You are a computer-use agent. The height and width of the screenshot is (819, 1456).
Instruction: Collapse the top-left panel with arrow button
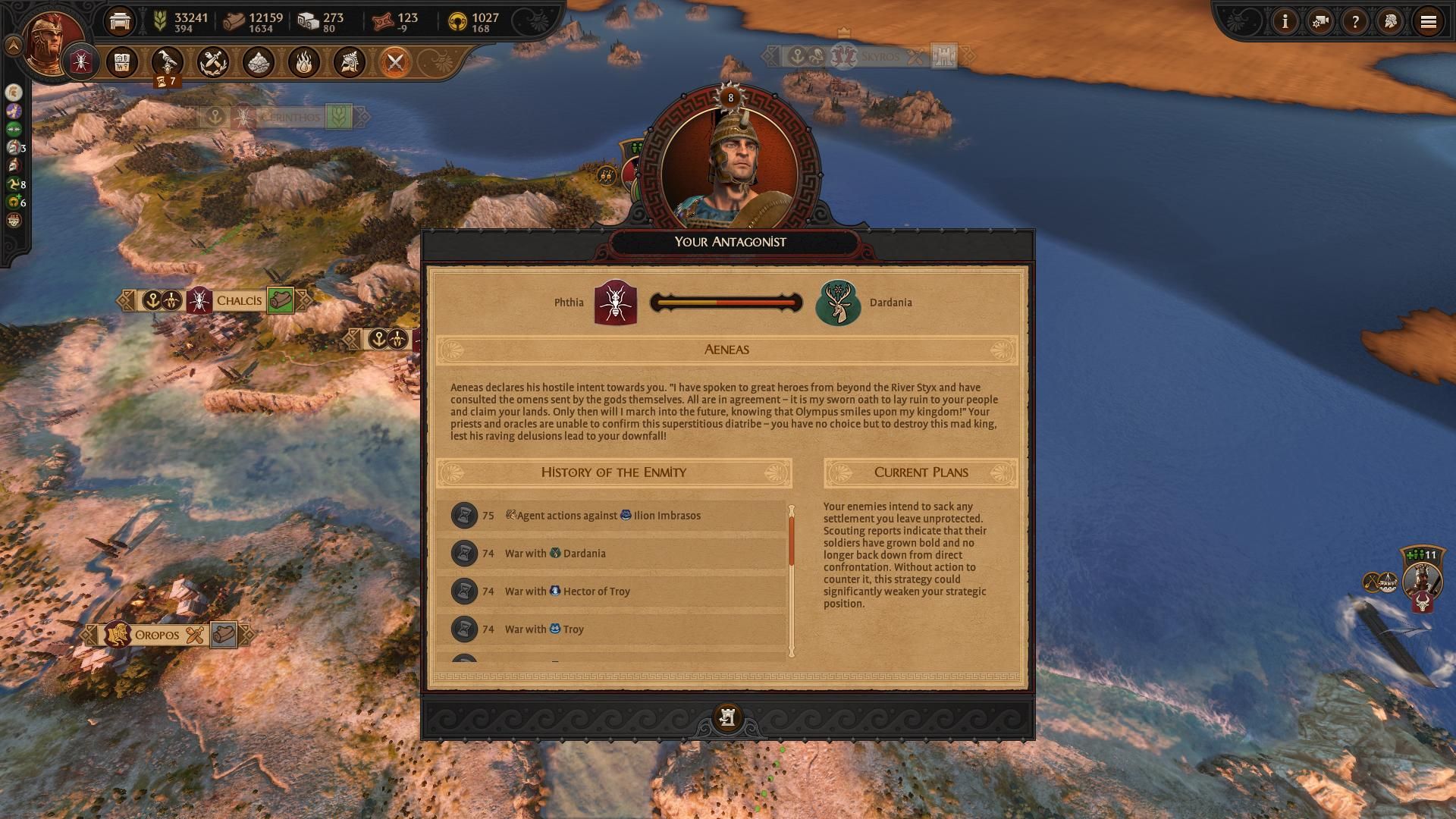13,46
